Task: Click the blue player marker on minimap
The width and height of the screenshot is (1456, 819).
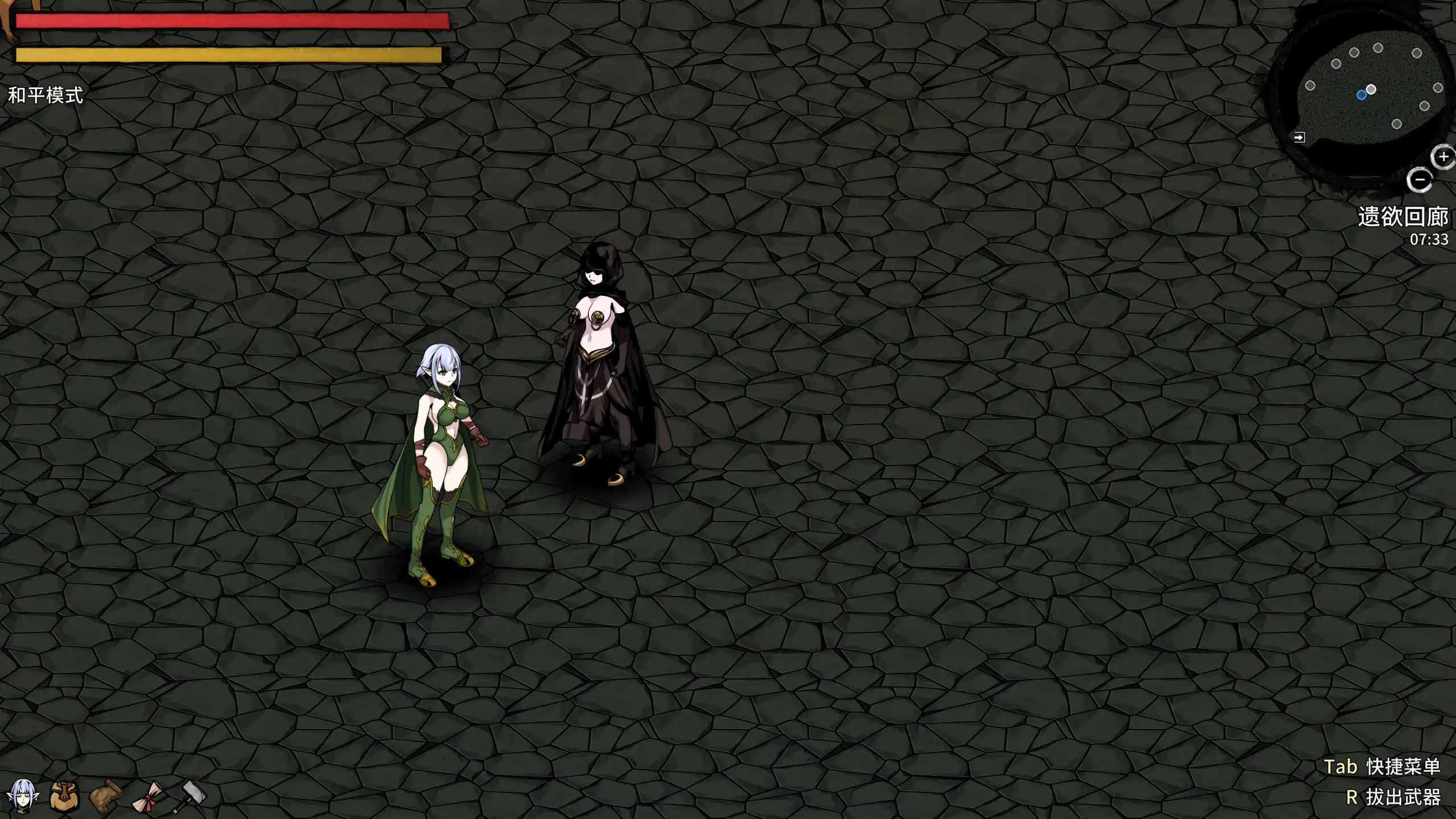Action: tap(1362, 95)
